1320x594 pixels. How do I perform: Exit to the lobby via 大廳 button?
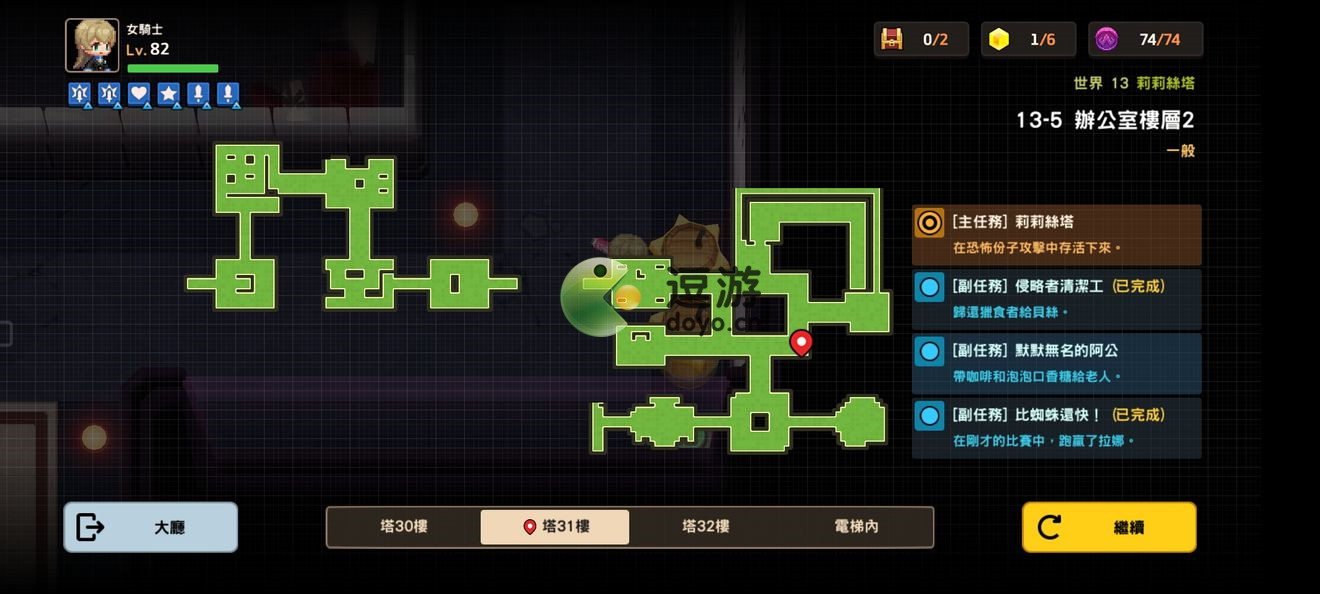click(151, 527)
